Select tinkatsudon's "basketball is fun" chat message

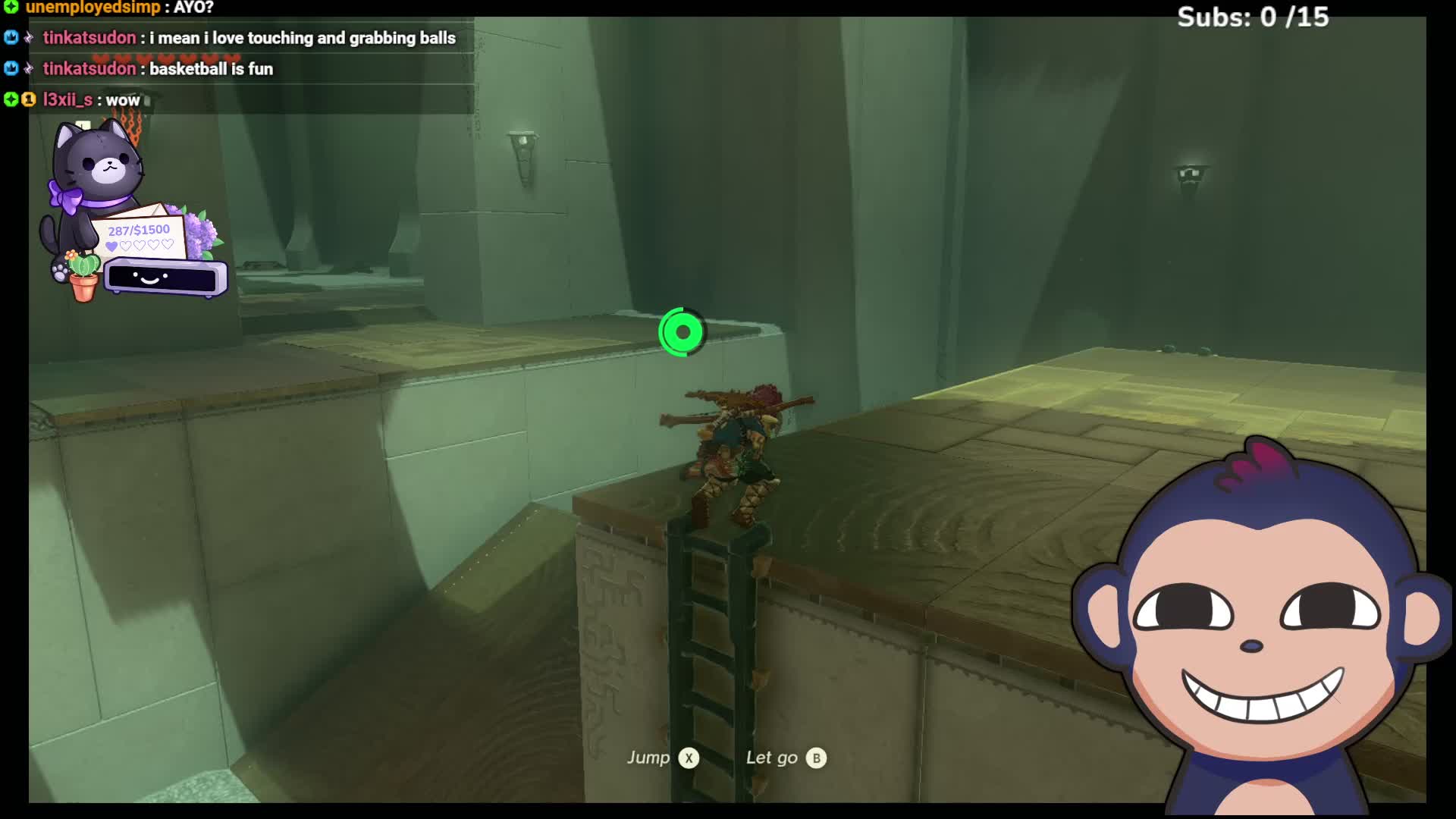211,69
